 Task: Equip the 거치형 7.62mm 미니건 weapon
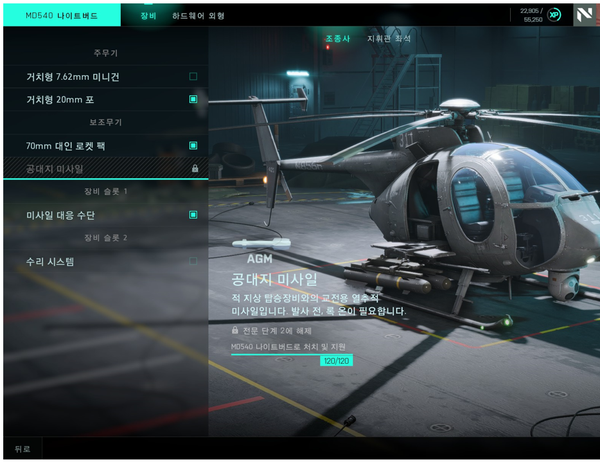point(105,77)
